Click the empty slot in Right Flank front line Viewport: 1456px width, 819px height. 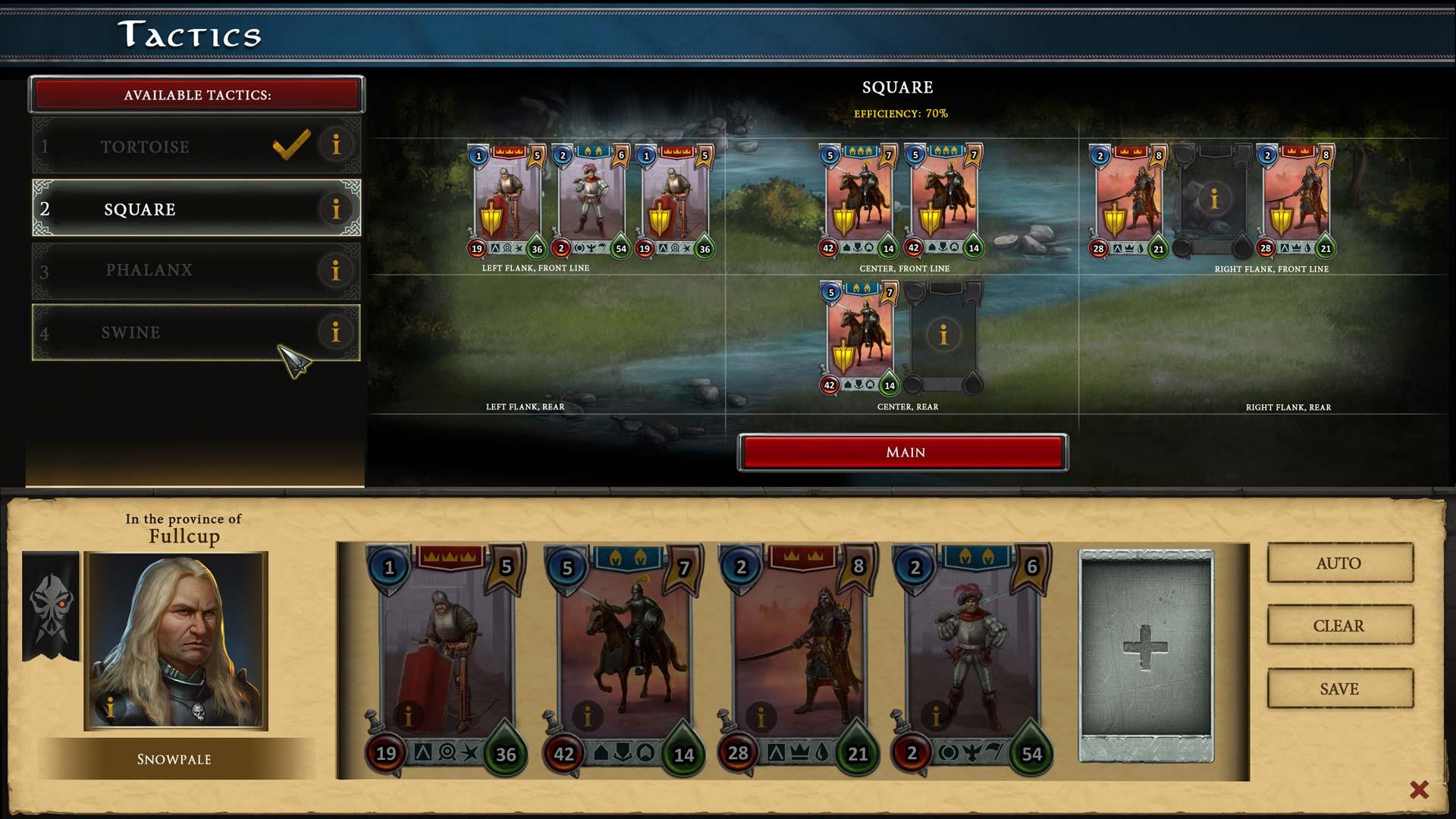pyautogui.click(x=1214, y=200)
